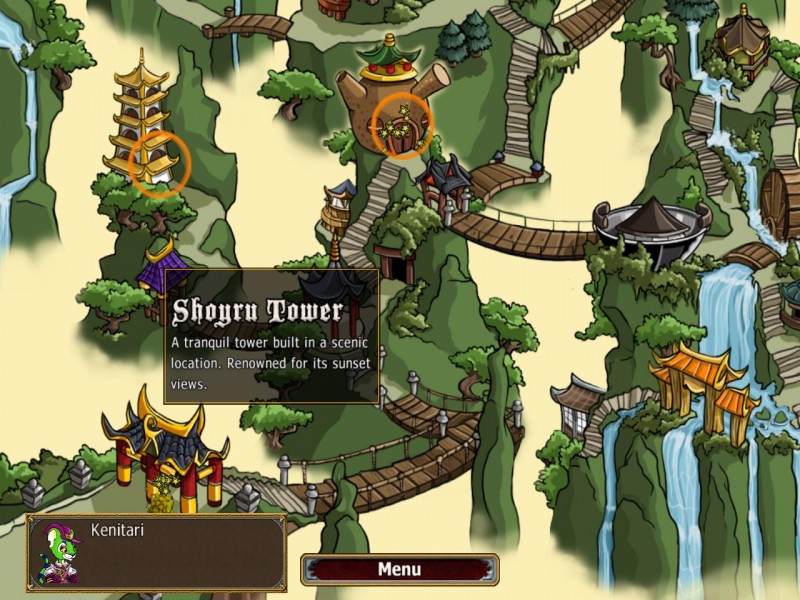Choose the circled tree stump house door marker
Image resolution: width=800 pixels, height=600 pixels.
403,127
